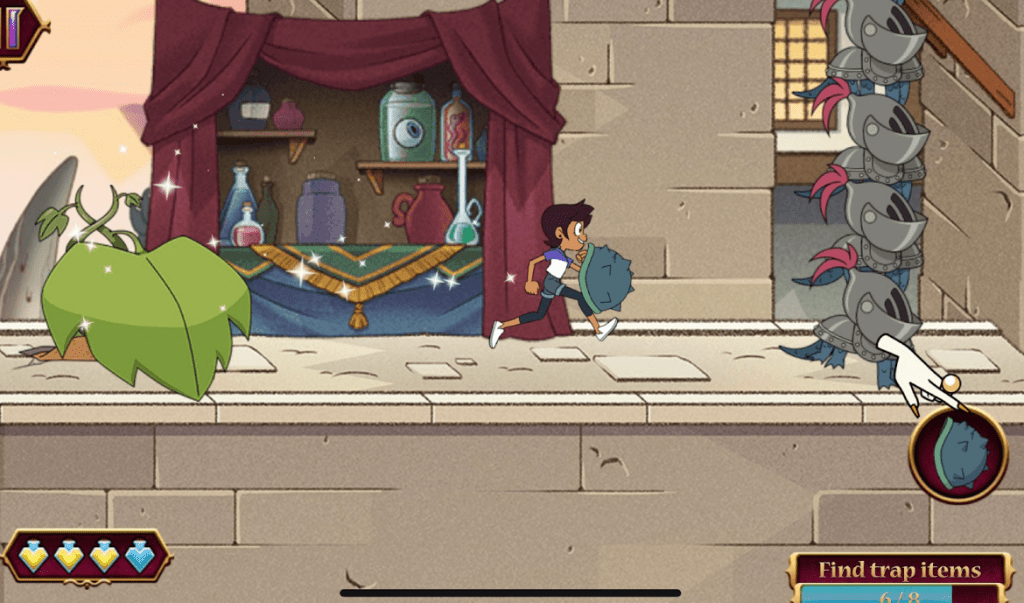Pause the game with the purple pause button

pyautogui.click(x=18, y=27)
